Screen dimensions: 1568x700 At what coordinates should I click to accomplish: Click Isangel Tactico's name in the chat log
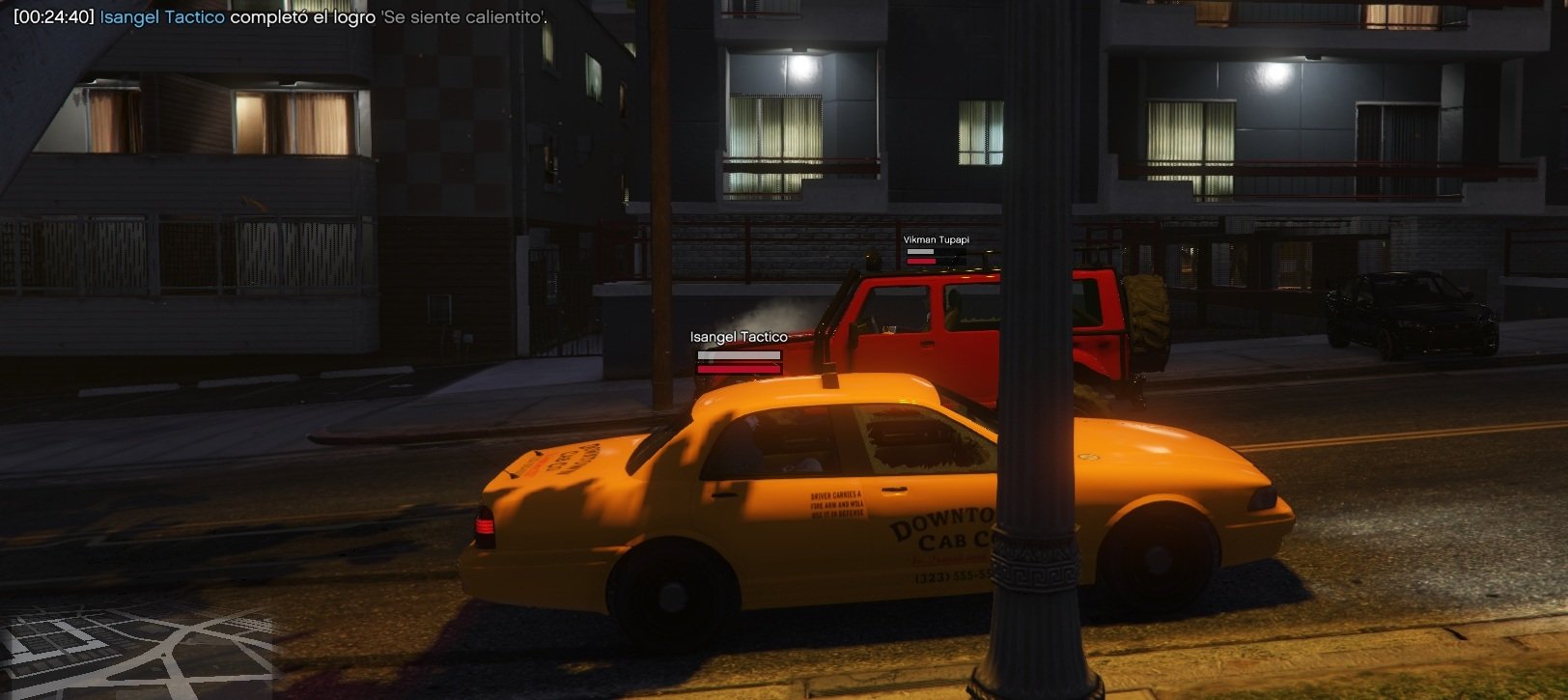pyautogui.click(x=162, y=17)
